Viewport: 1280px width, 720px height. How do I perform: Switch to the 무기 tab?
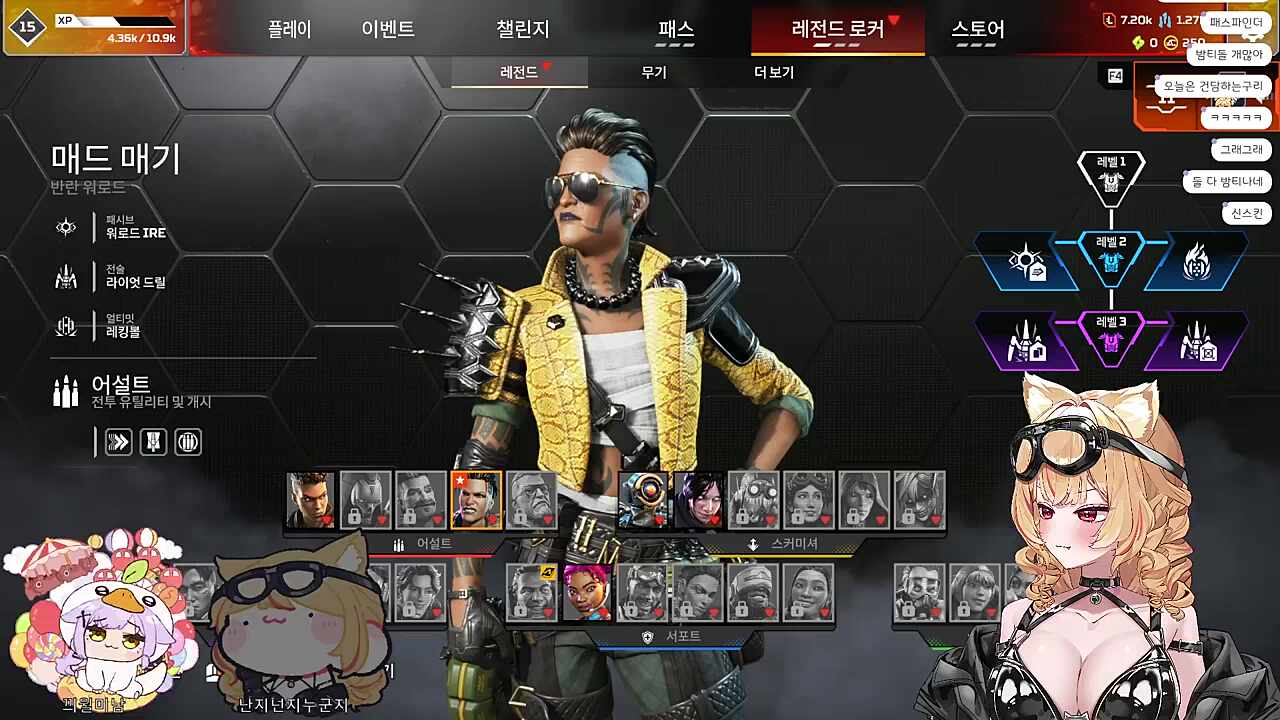(x=653, y=73)
